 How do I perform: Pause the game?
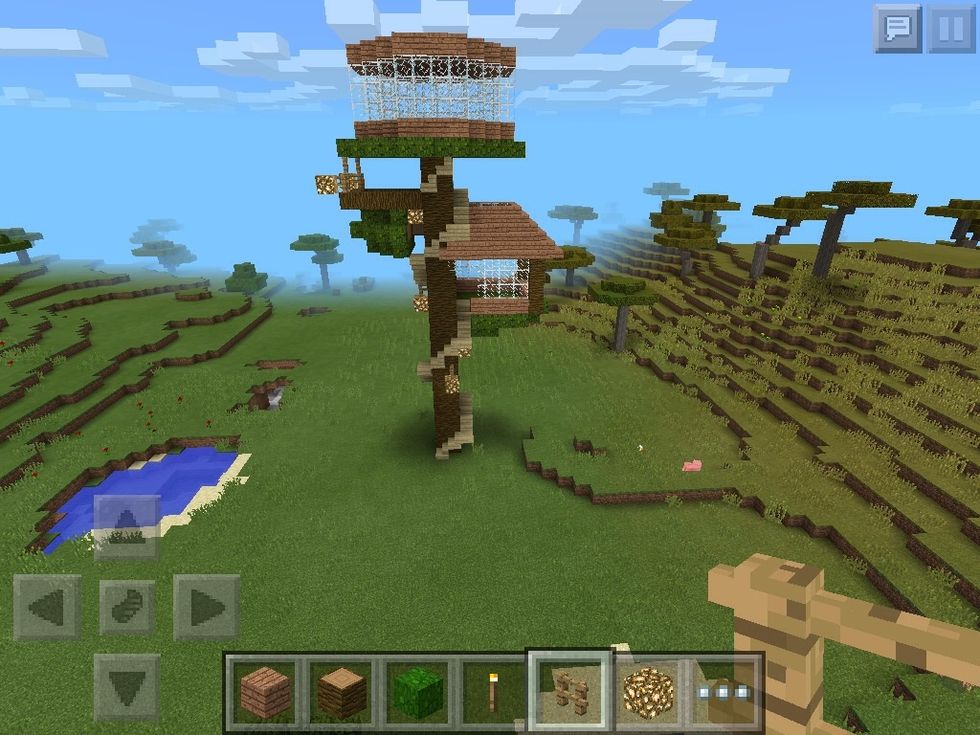point(950,29)
